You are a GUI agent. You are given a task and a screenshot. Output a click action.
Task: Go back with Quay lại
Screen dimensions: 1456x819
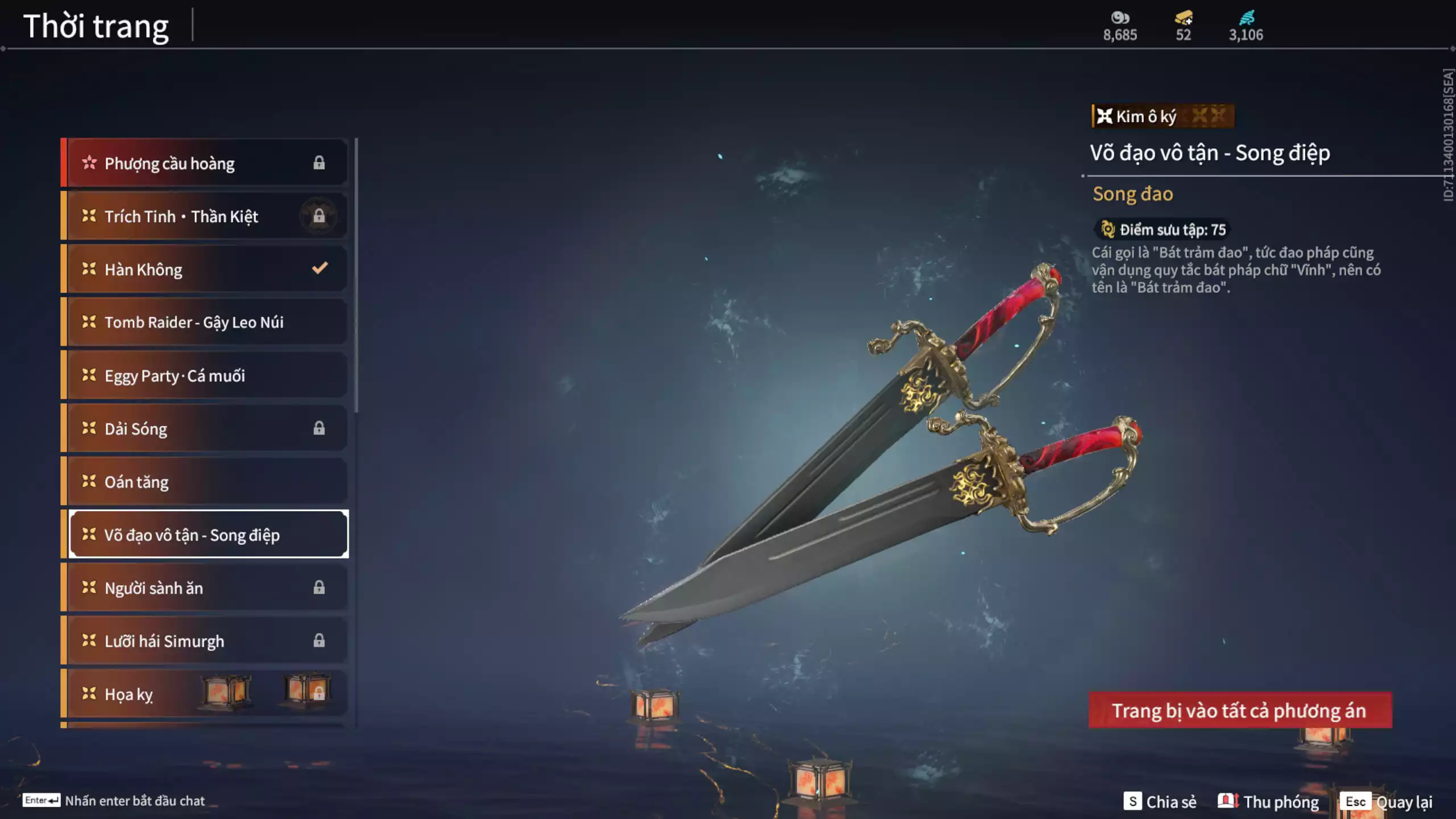click(1388, 801)
